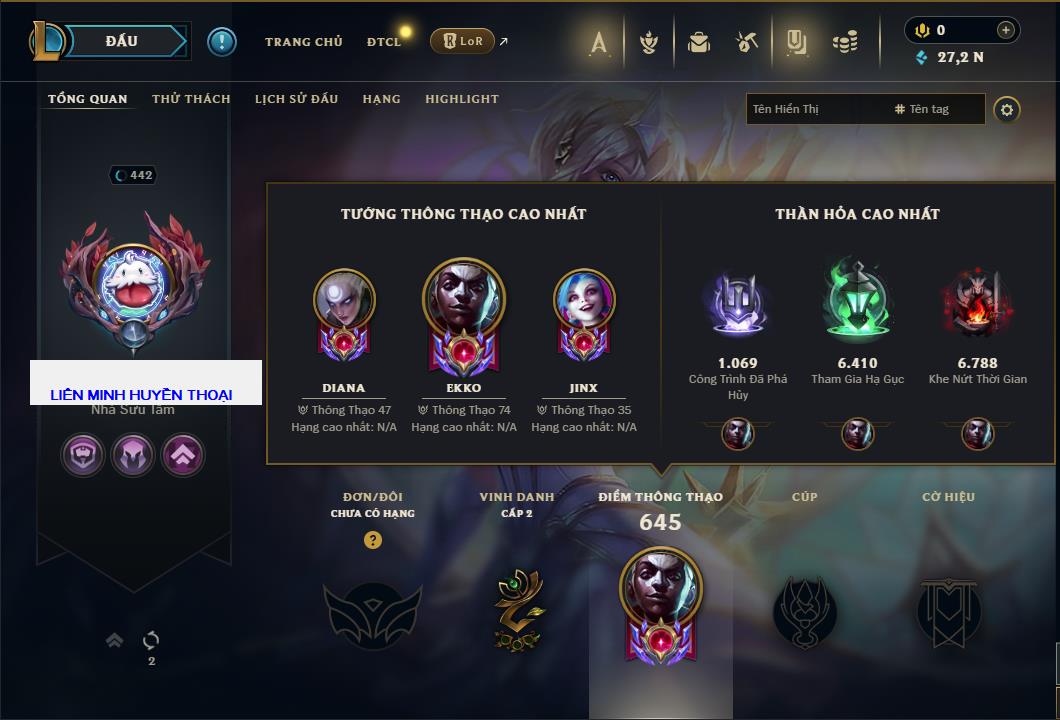
Task: Add RP with the plus button
Action: [x=1006, y=30]
